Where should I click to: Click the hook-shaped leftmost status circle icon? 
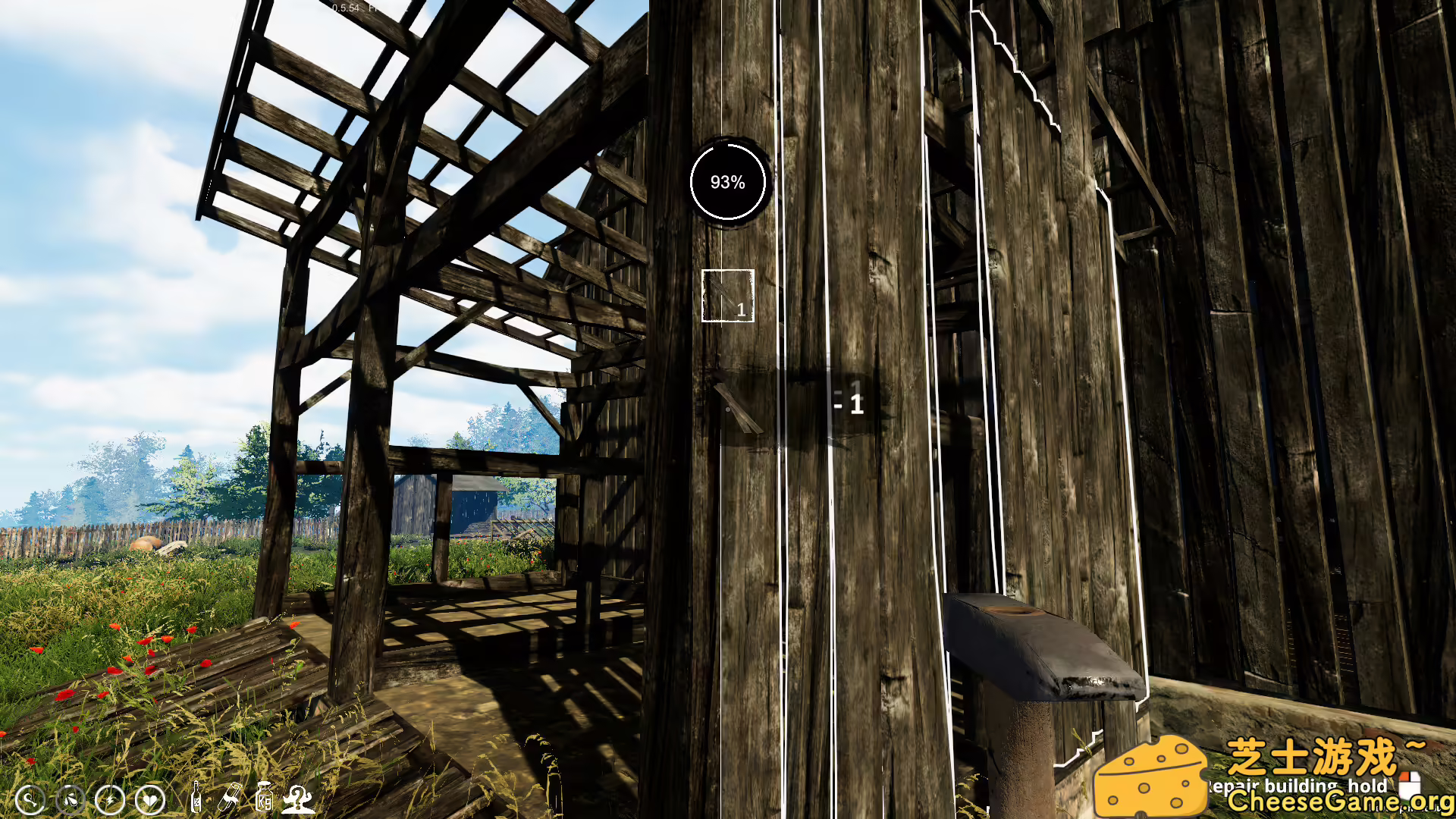30,800
